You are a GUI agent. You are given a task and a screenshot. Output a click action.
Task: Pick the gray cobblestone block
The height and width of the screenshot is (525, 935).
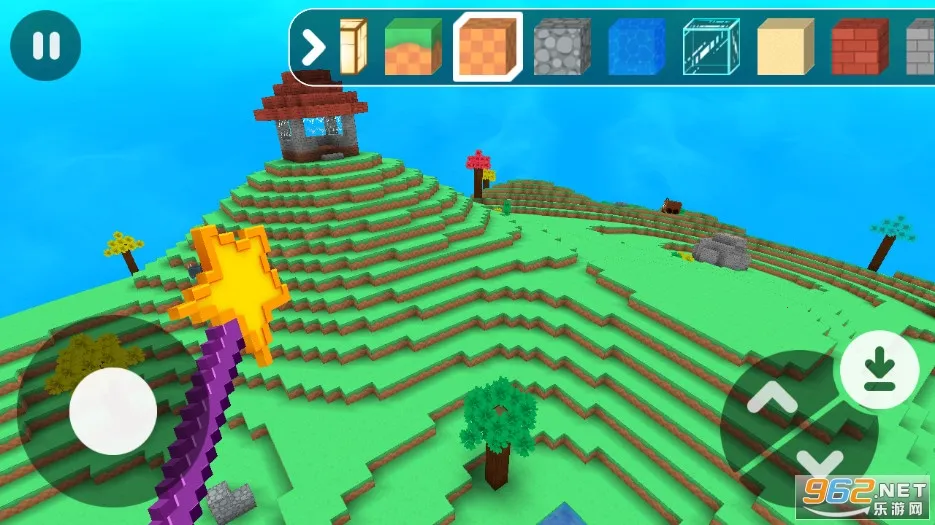(x=562, y=47)
